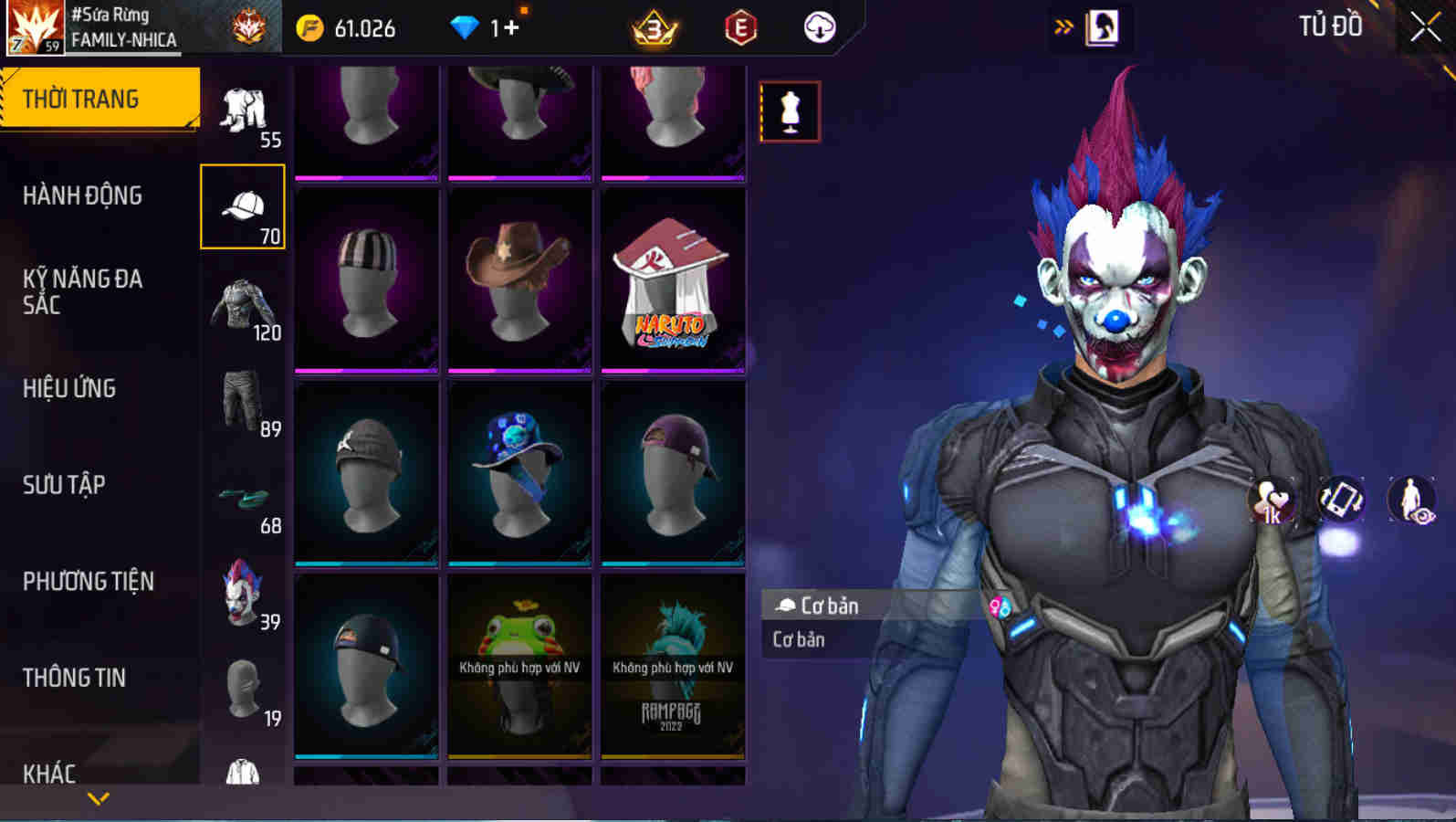Click the wardrobe photo card toggle near double arrows
1456x822 pixels.
1105,26
